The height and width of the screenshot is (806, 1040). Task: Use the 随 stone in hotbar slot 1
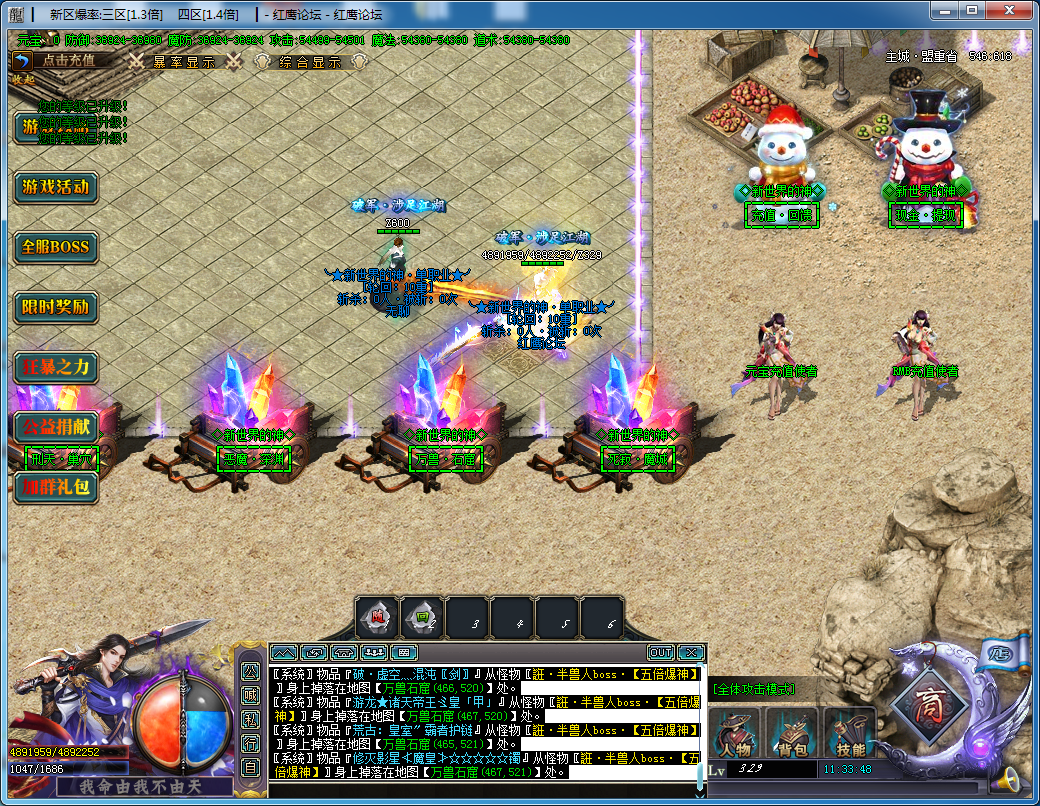[x=377, y=618]
